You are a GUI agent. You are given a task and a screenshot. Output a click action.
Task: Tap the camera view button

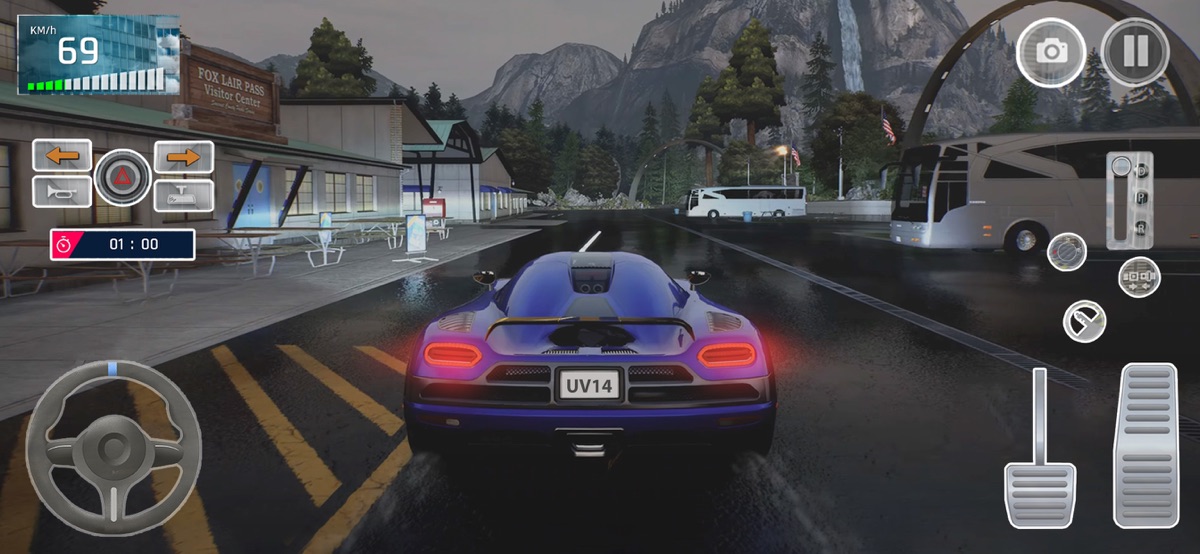1050,51
